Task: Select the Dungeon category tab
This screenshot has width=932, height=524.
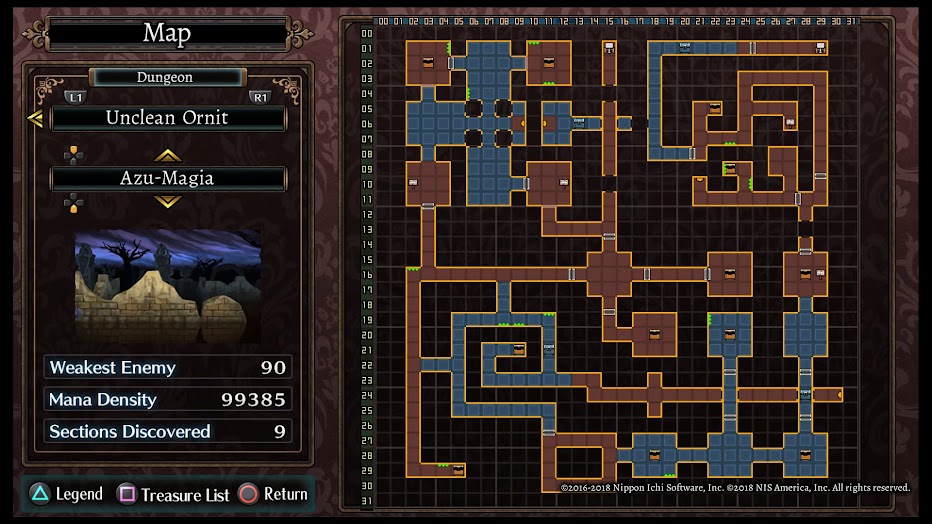Action: coord(166,77)
